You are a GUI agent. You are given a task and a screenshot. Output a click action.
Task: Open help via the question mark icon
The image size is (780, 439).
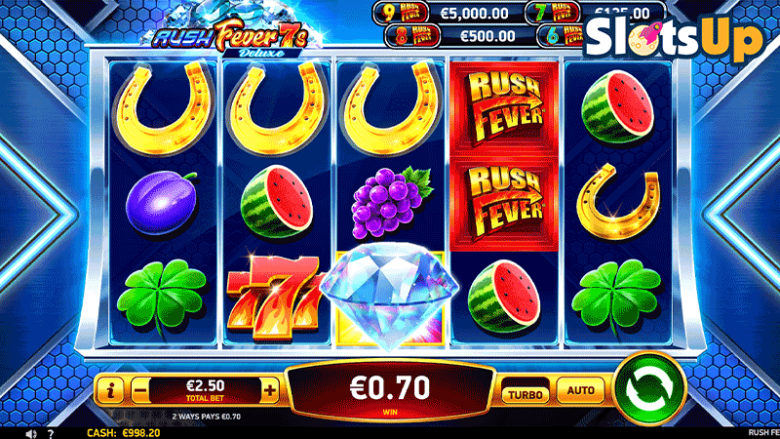[53, 433]
